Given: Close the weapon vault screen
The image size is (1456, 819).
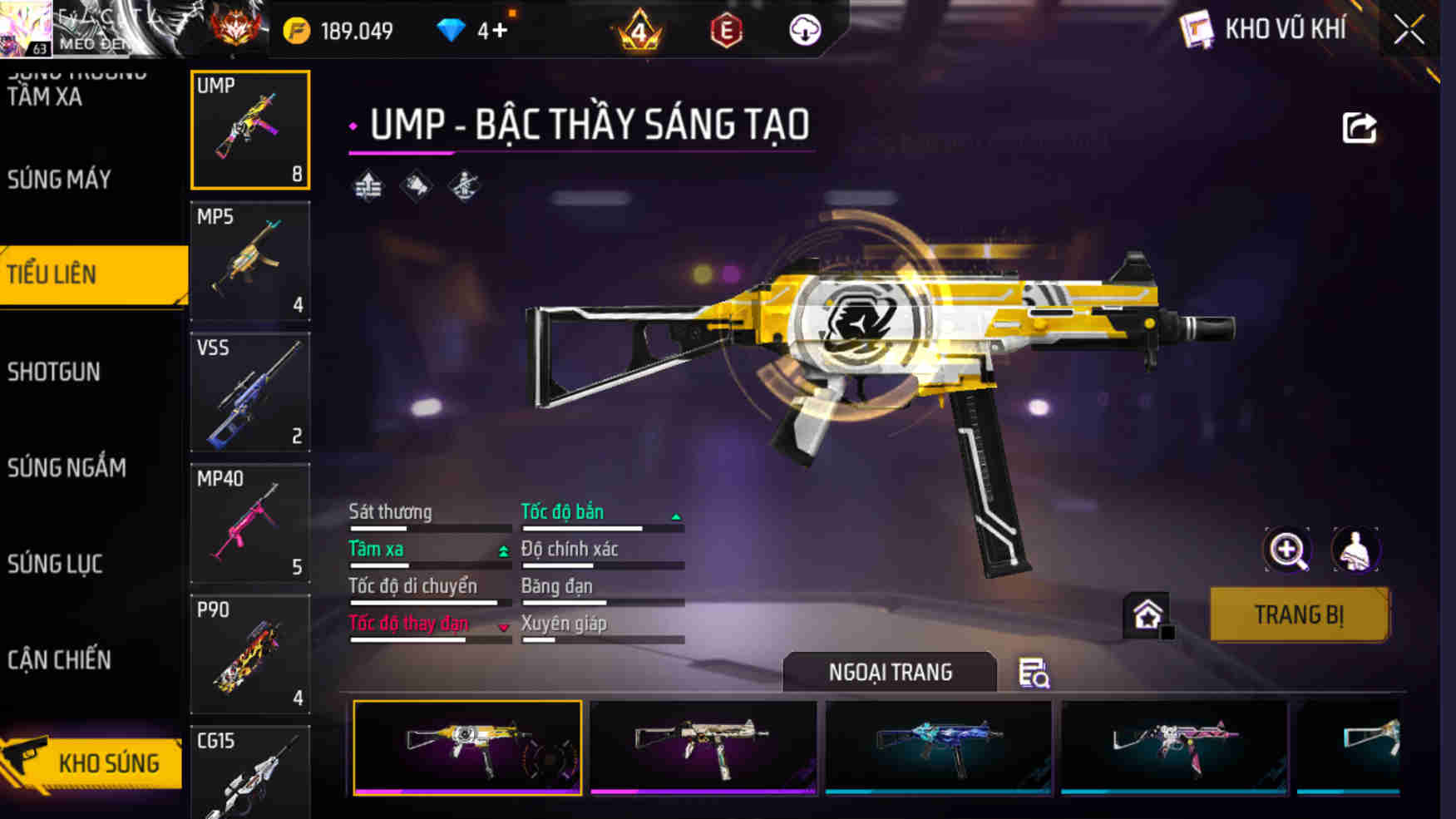Looking at the screenshot, I should pyautogui.click(x=1409, y=31).
